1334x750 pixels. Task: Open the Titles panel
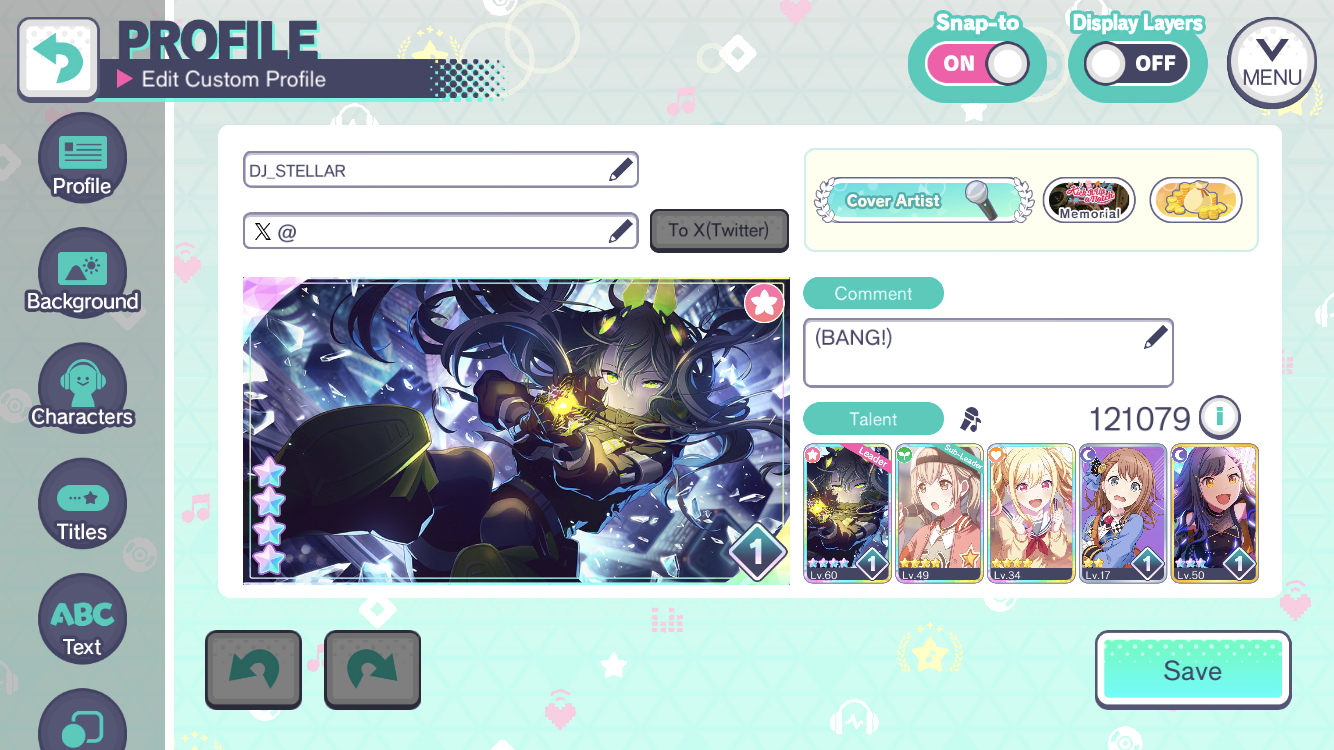(82, 503)
